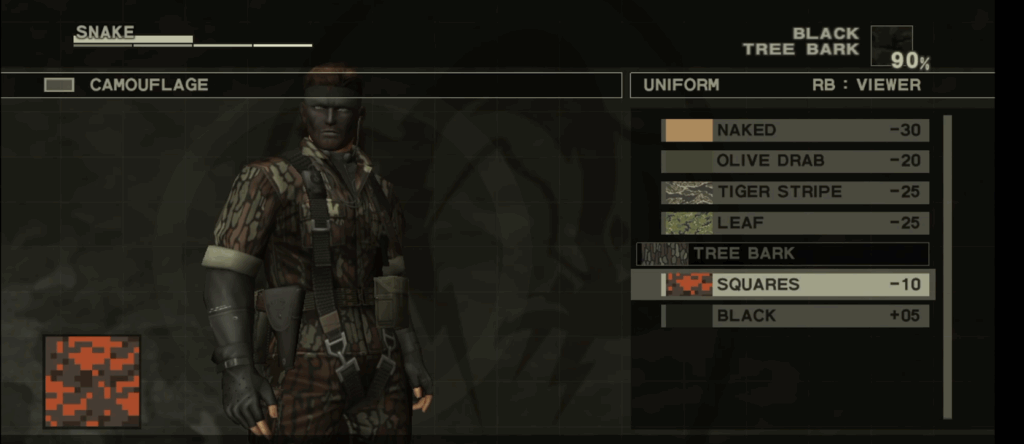Click the orange Squares pattern preview swatch
Screen dimensions: 1024x444
tap(91, 381)
